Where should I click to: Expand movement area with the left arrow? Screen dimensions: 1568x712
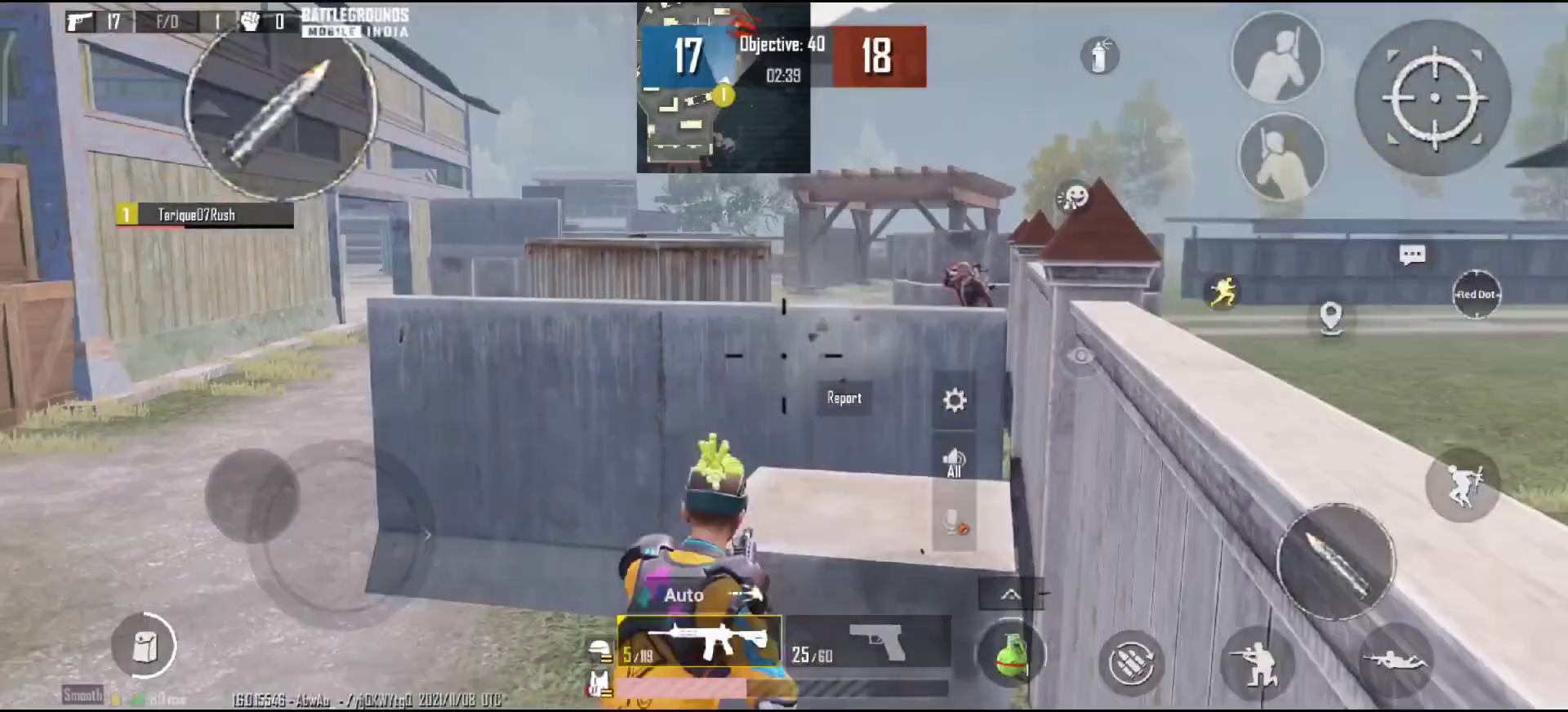pos(427,535)
